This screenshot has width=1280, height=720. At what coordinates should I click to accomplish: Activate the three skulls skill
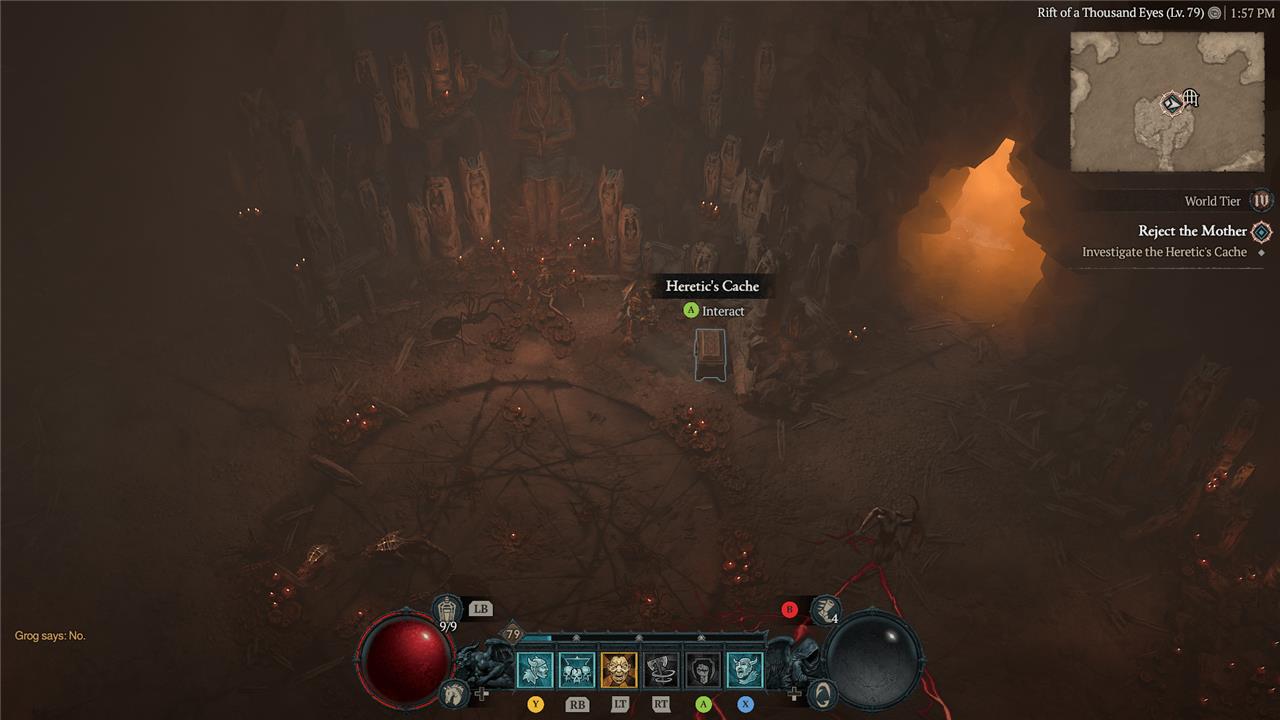coord(577,670)
